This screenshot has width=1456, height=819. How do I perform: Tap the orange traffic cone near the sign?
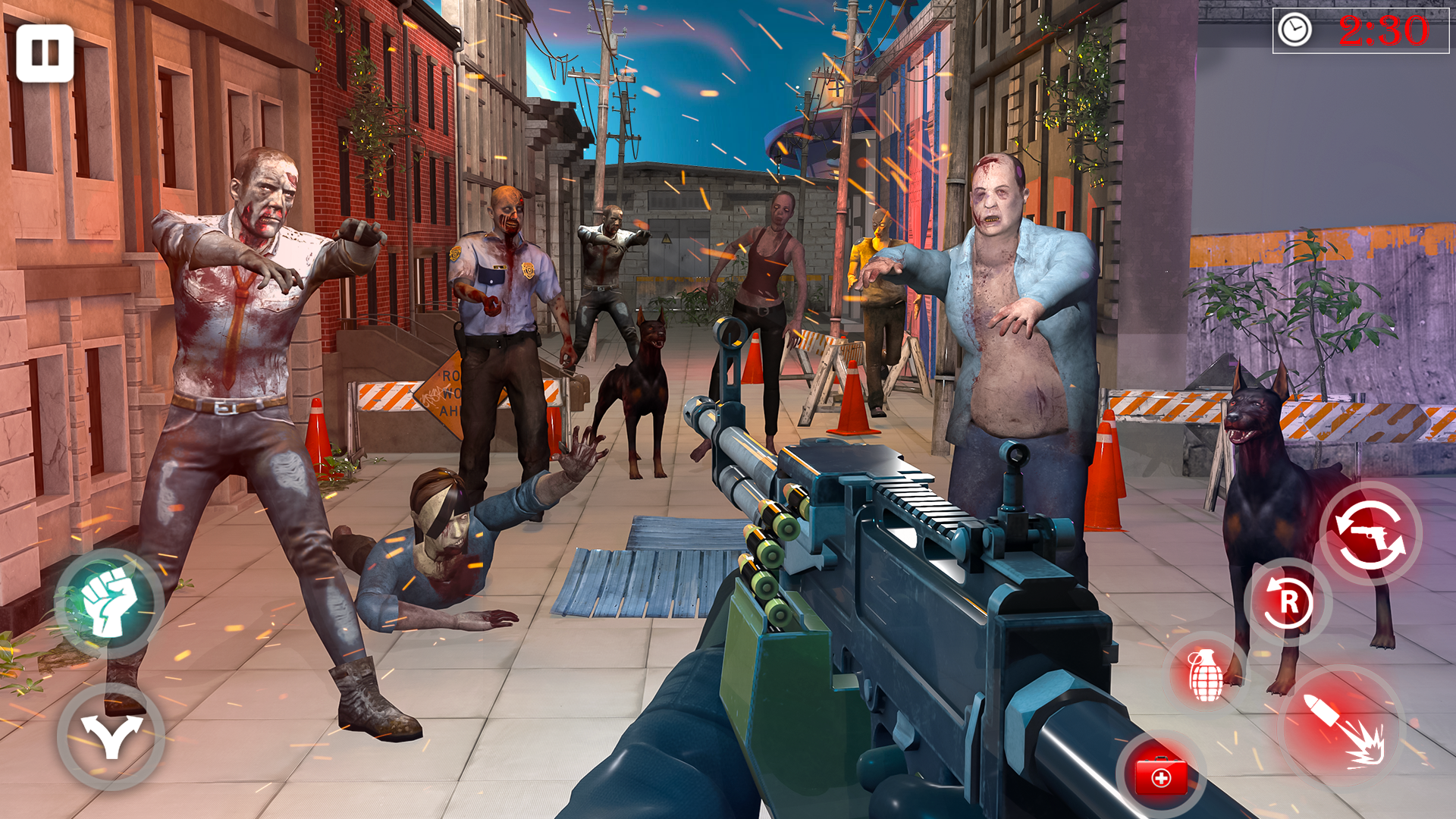point(318,432)
